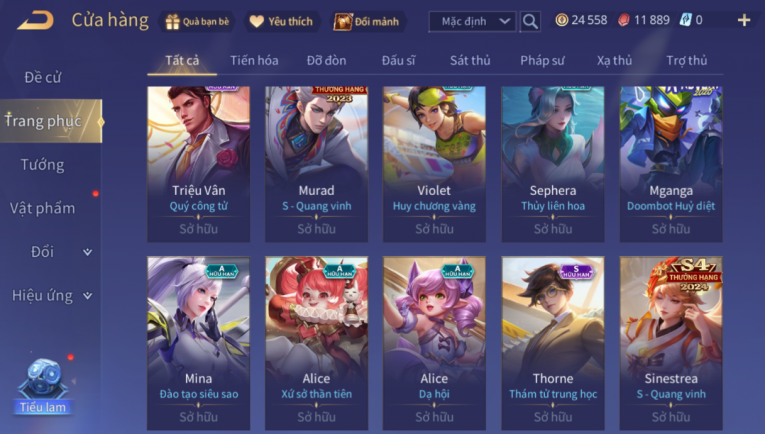This screenshot has width=765, height=434.
Task: Open the Yêu thích favorites list
Action: click(281, 21)
